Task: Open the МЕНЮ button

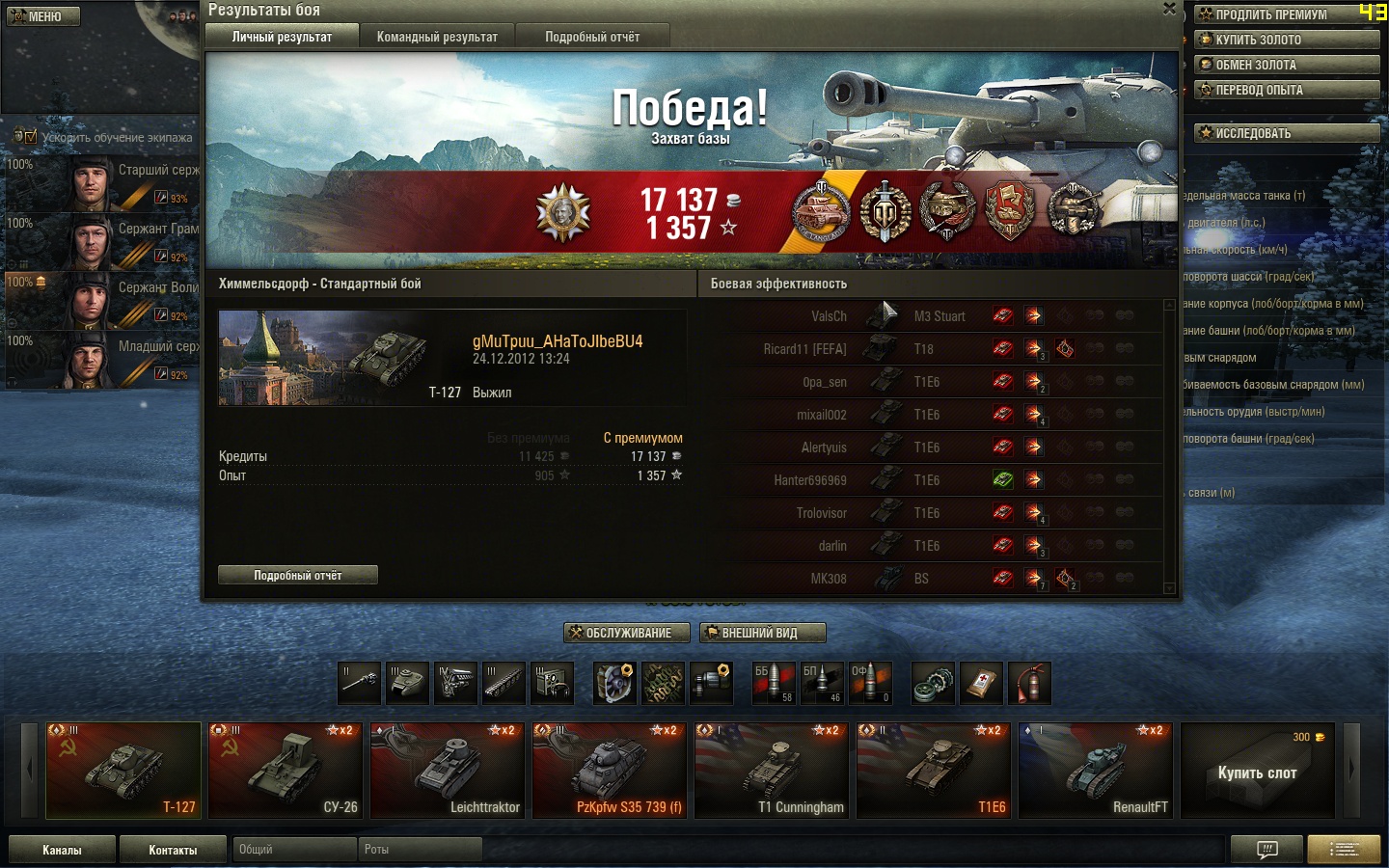Action: coord(43,16)
